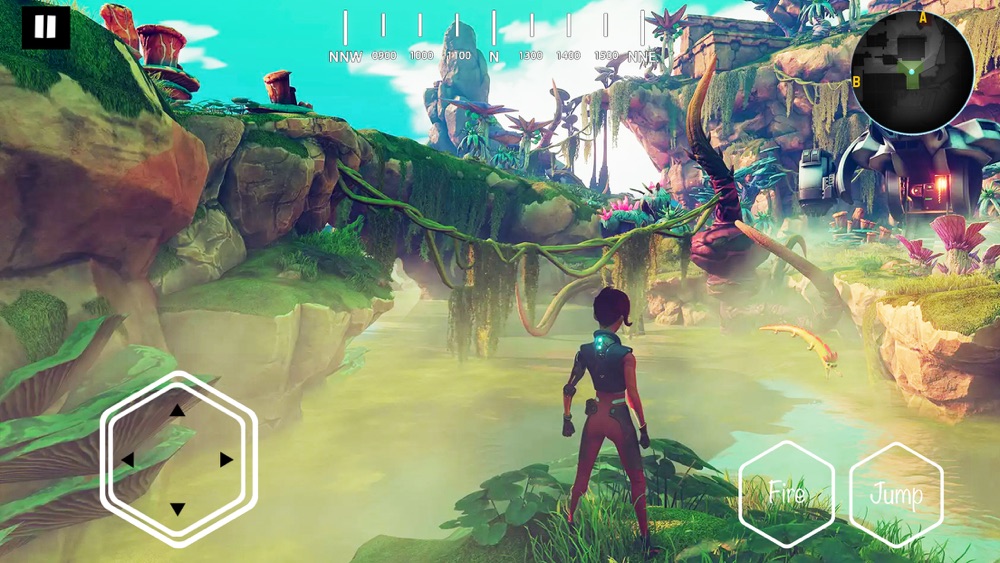This screenshot has height=563, width=1000.
Task: Strafe left with the D-pad left arrow
Action: tap(128, 460)
